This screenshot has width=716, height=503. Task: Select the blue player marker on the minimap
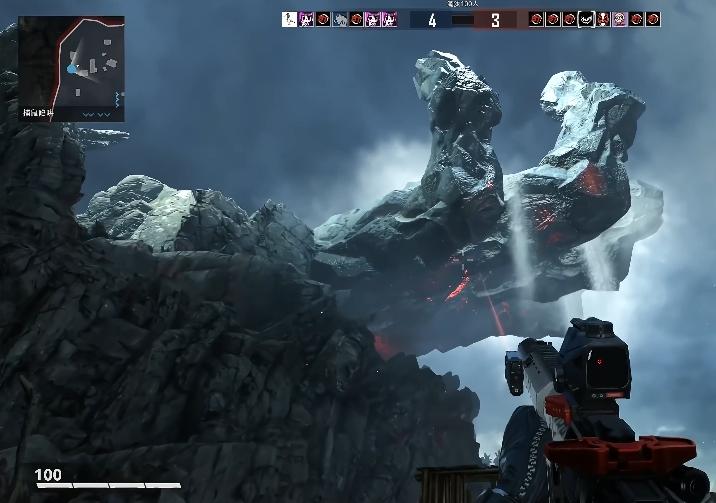click(72, 69)
